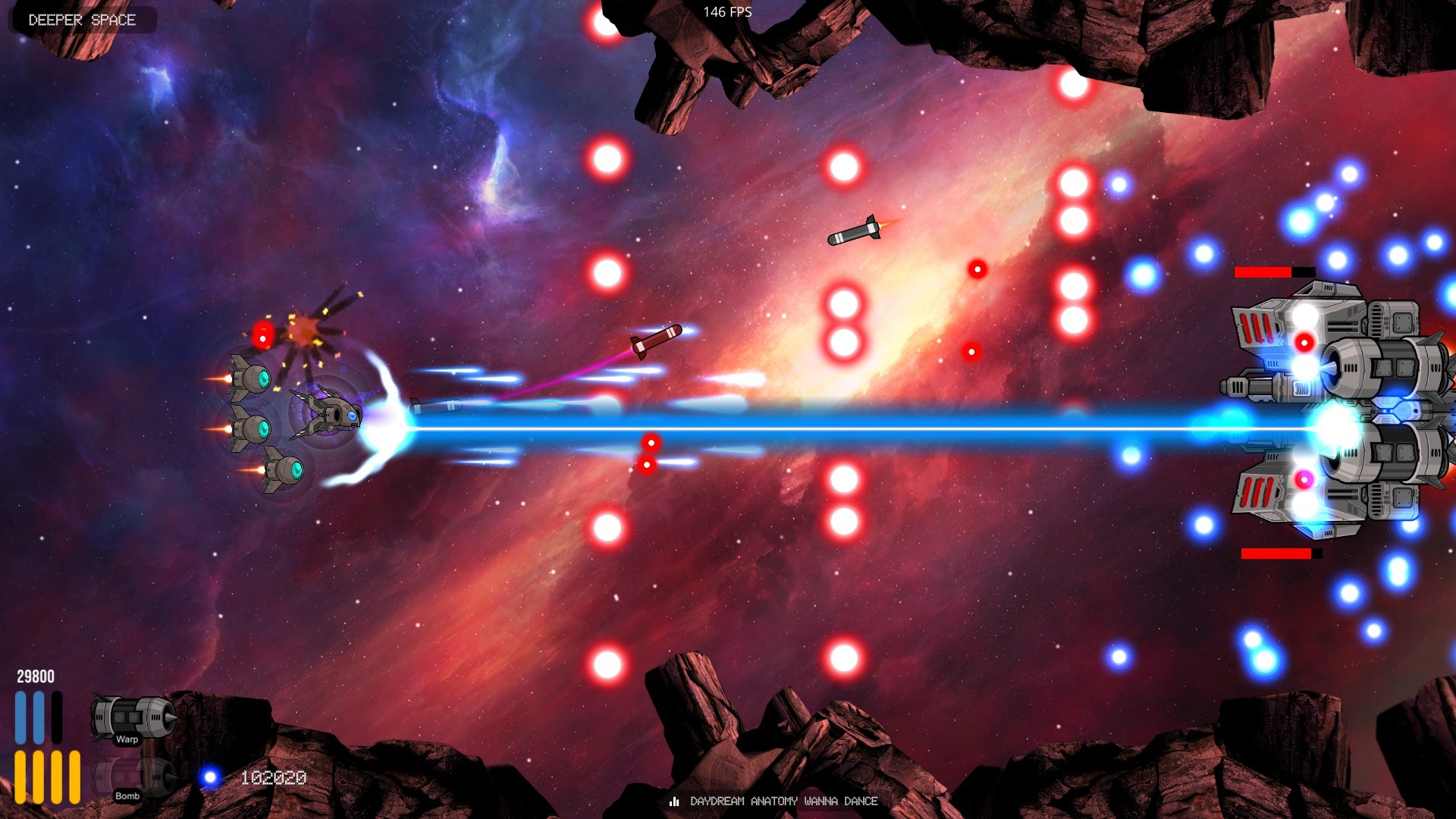Click the small blue power-up orb near score
The width and height of the screenshot is (1456, 819).
pyautogui.click(x=209, y=777)
